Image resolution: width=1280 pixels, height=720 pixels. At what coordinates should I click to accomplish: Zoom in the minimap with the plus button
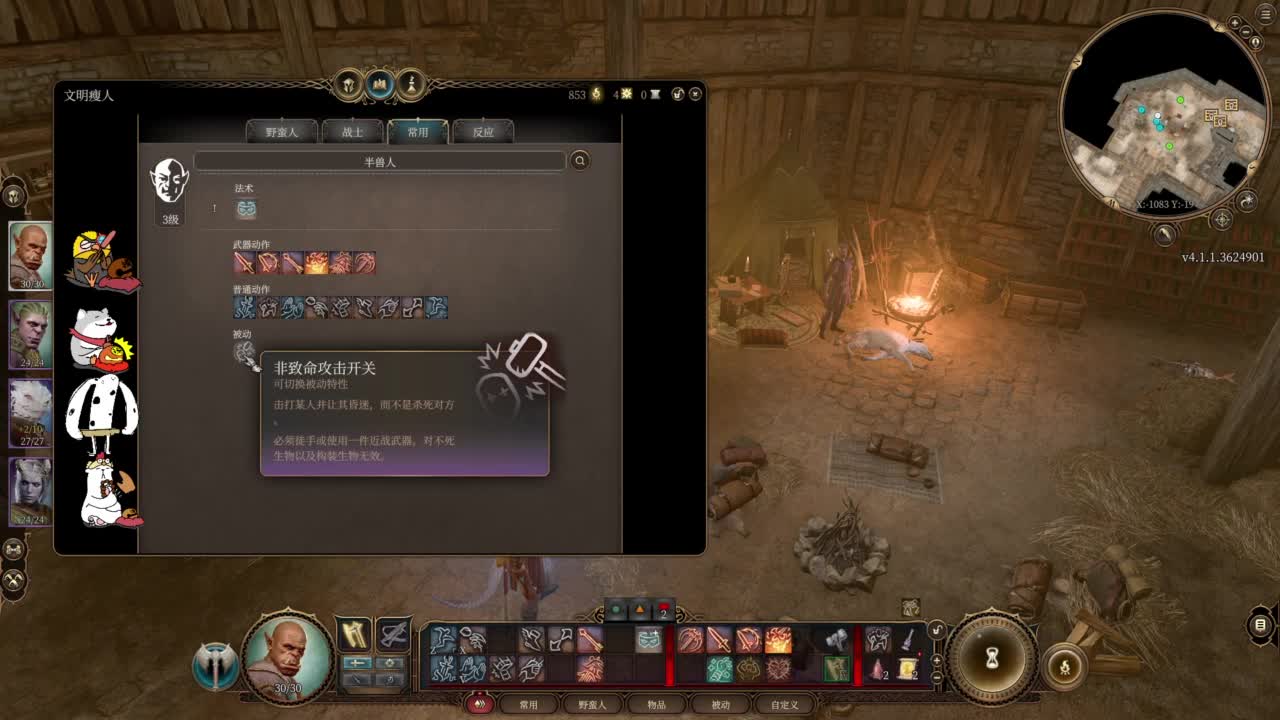[x=1234, y=24]
